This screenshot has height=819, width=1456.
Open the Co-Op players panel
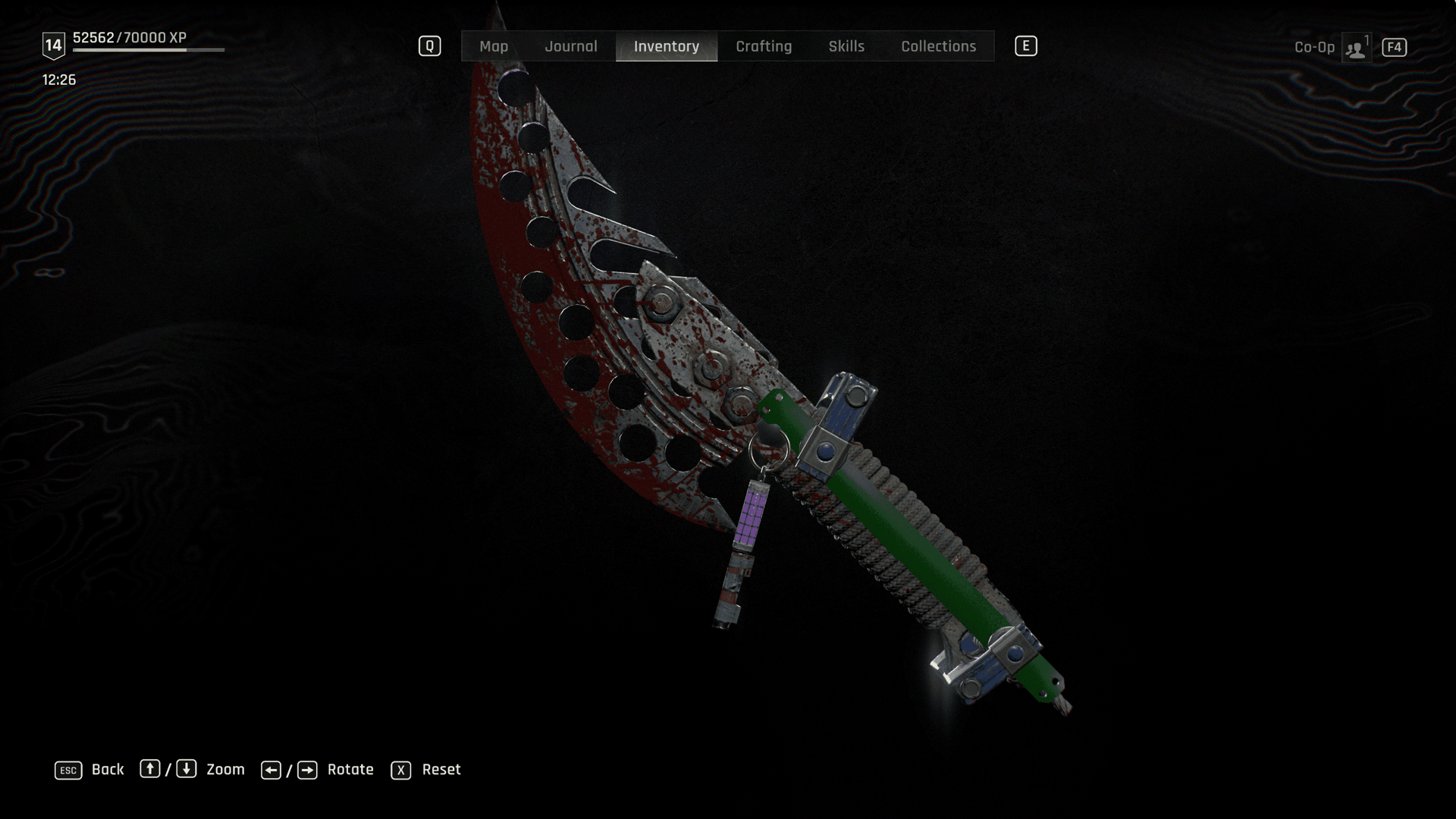pos(1355,48)
